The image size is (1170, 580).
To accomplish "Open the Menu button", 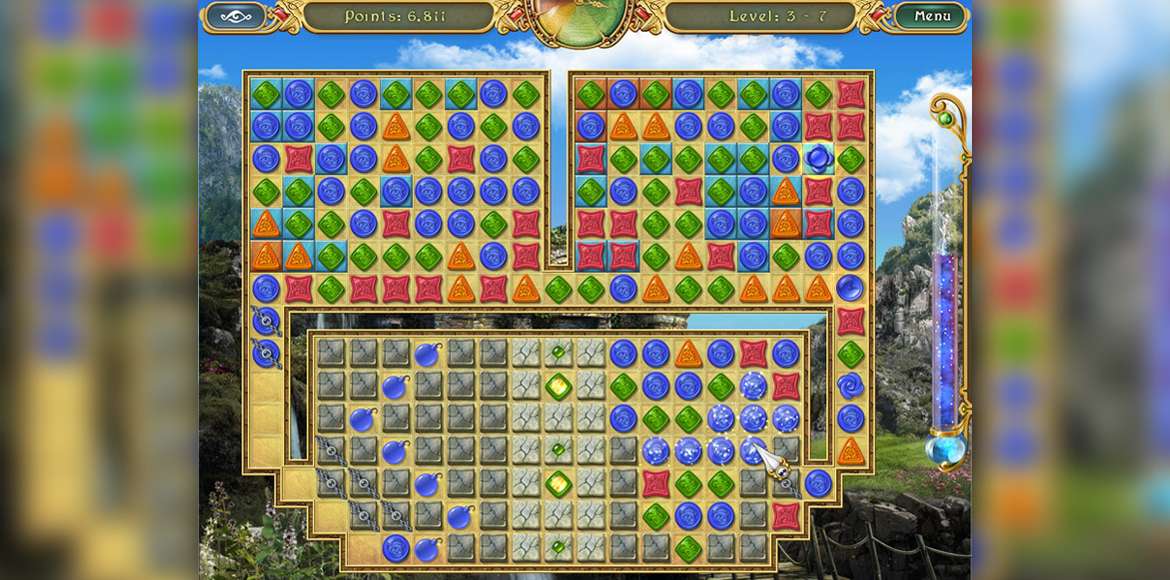I will click(931, 16).
